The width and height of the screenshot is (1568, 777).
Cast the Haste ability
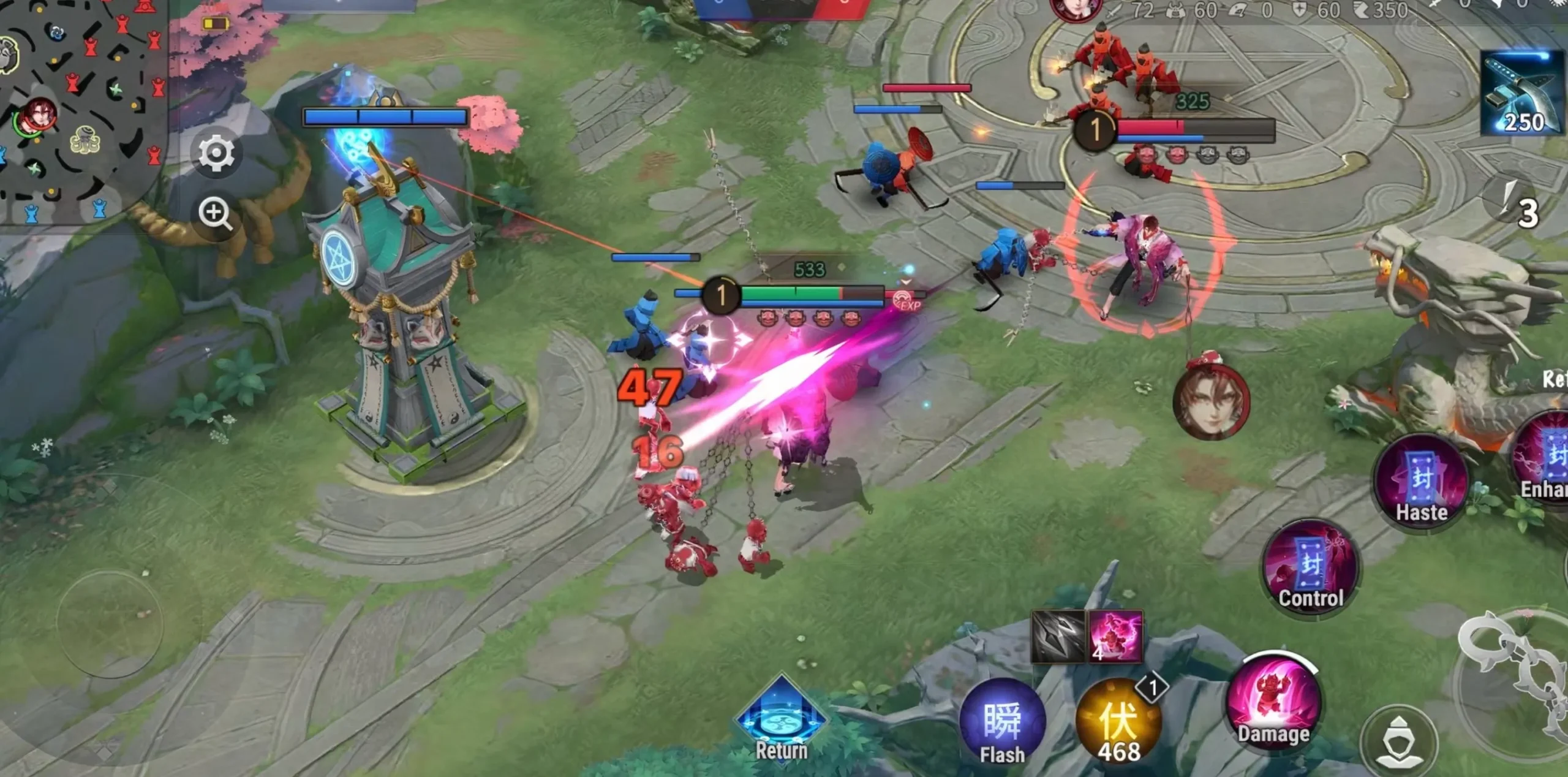pyautogui.click(x=1421, y=485)
